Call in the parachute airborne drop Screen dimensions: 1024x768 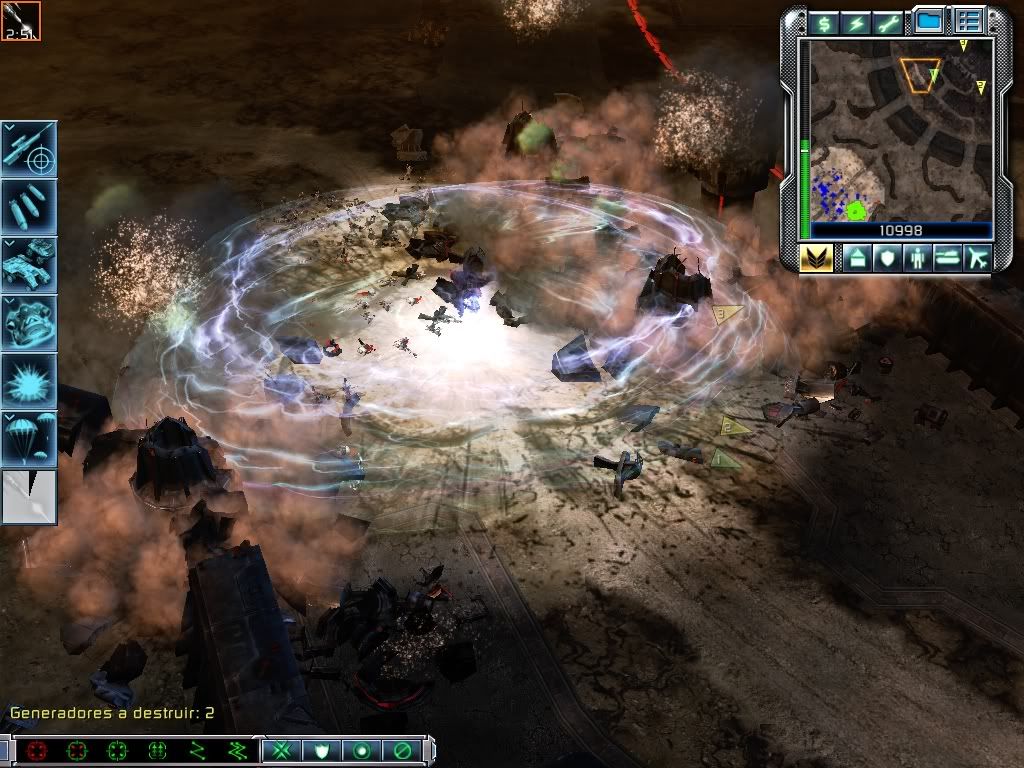coord(29,438)
